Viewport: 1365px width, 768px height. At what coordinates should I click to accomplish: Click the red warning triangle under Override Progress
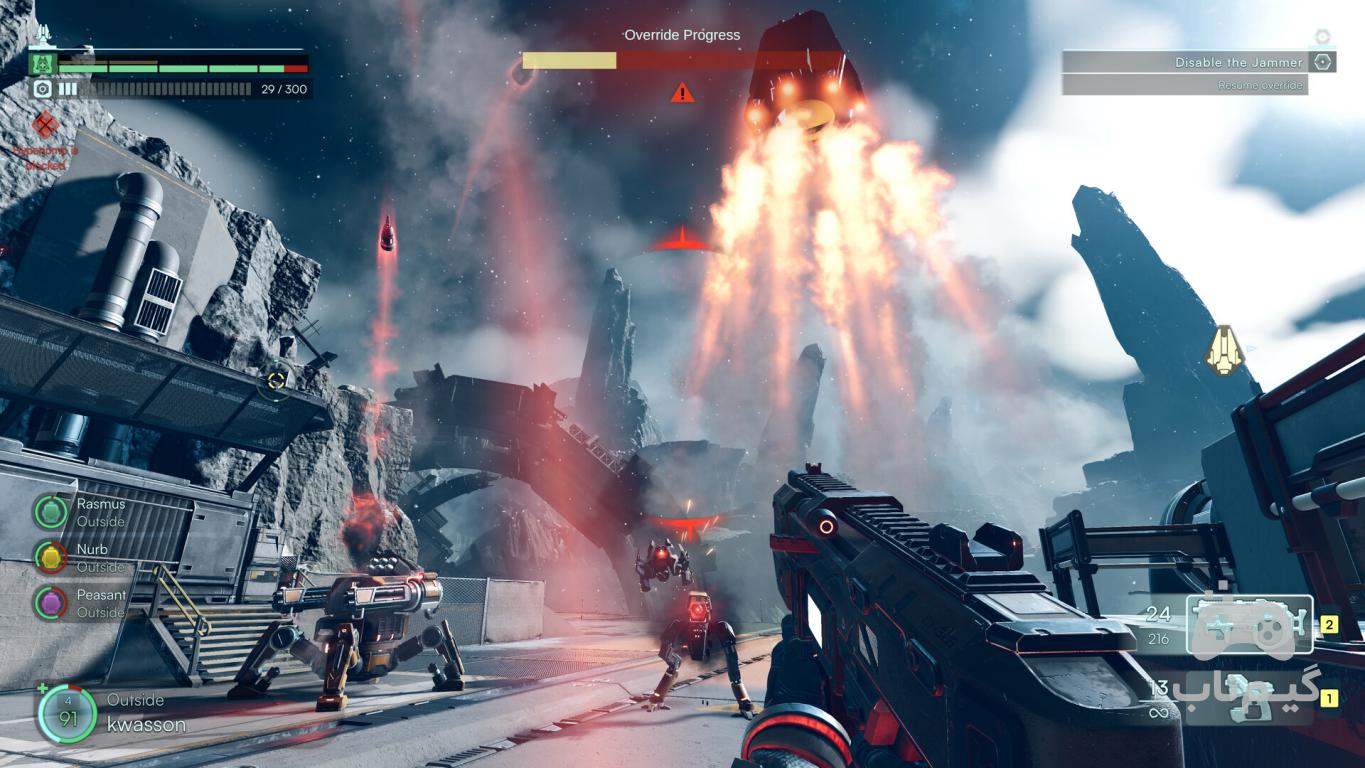(x=682, y=93)
